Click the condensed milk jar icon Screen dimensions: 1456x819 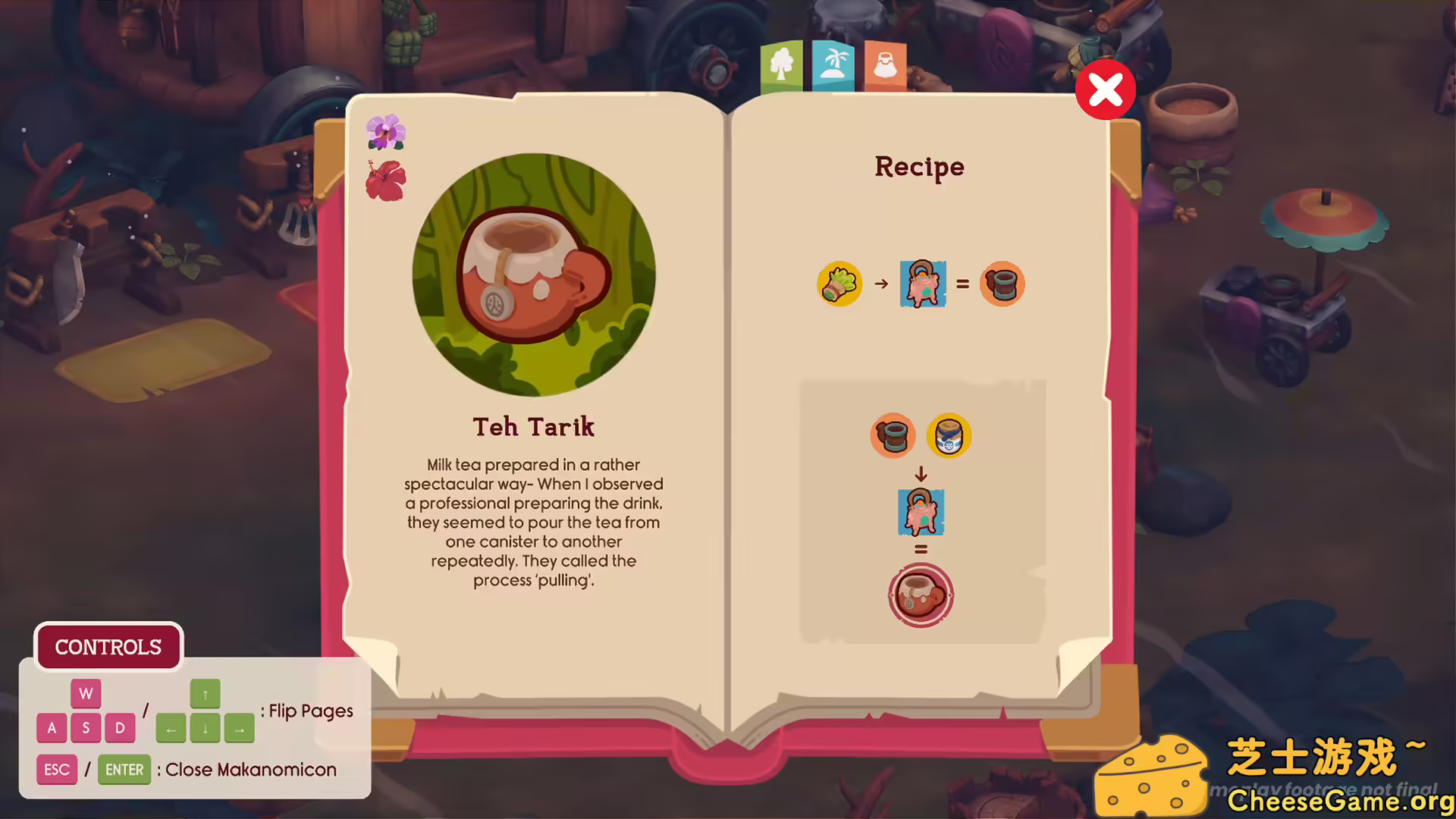[x=949, y=436]
